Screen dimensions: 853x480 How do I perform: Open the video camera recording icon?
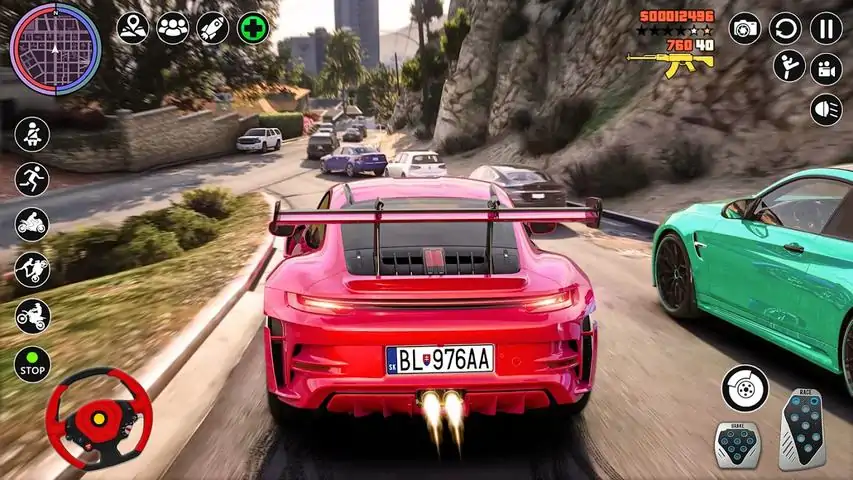[826, 68]
